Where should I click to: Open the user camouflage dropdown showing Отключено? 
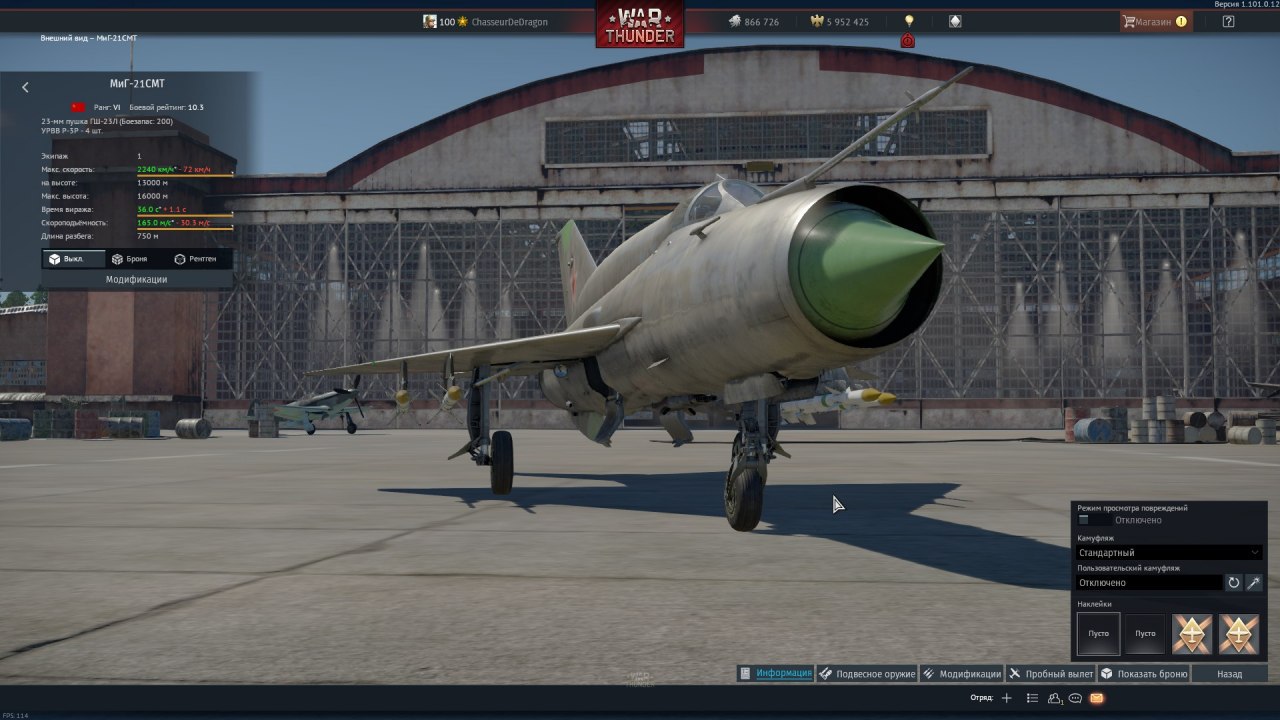pyautogui.click(x=1149, y=582)
